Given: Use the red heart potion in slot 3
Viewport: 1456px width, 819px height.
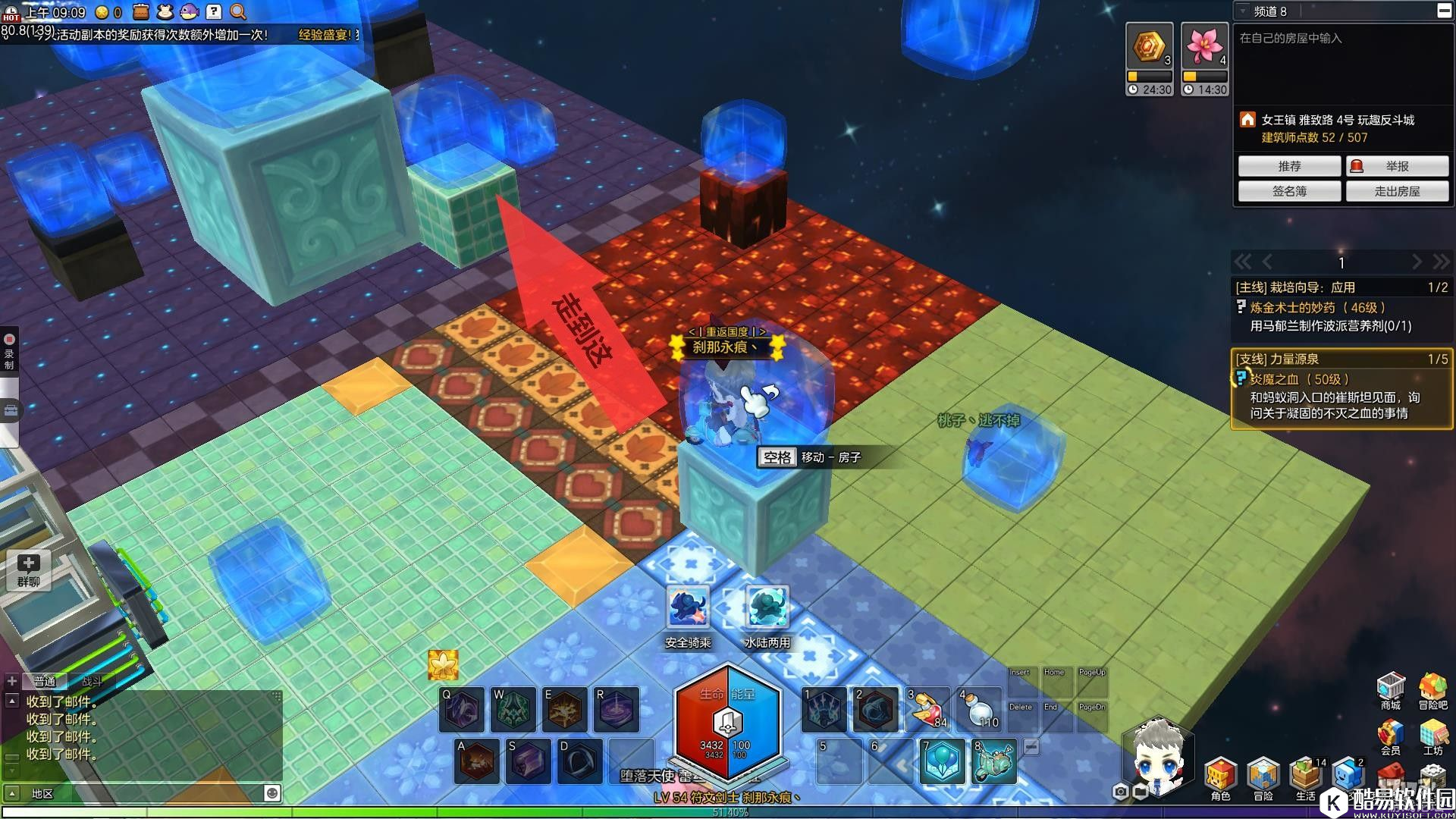Looking at the screenshot, I should point(927,709).
